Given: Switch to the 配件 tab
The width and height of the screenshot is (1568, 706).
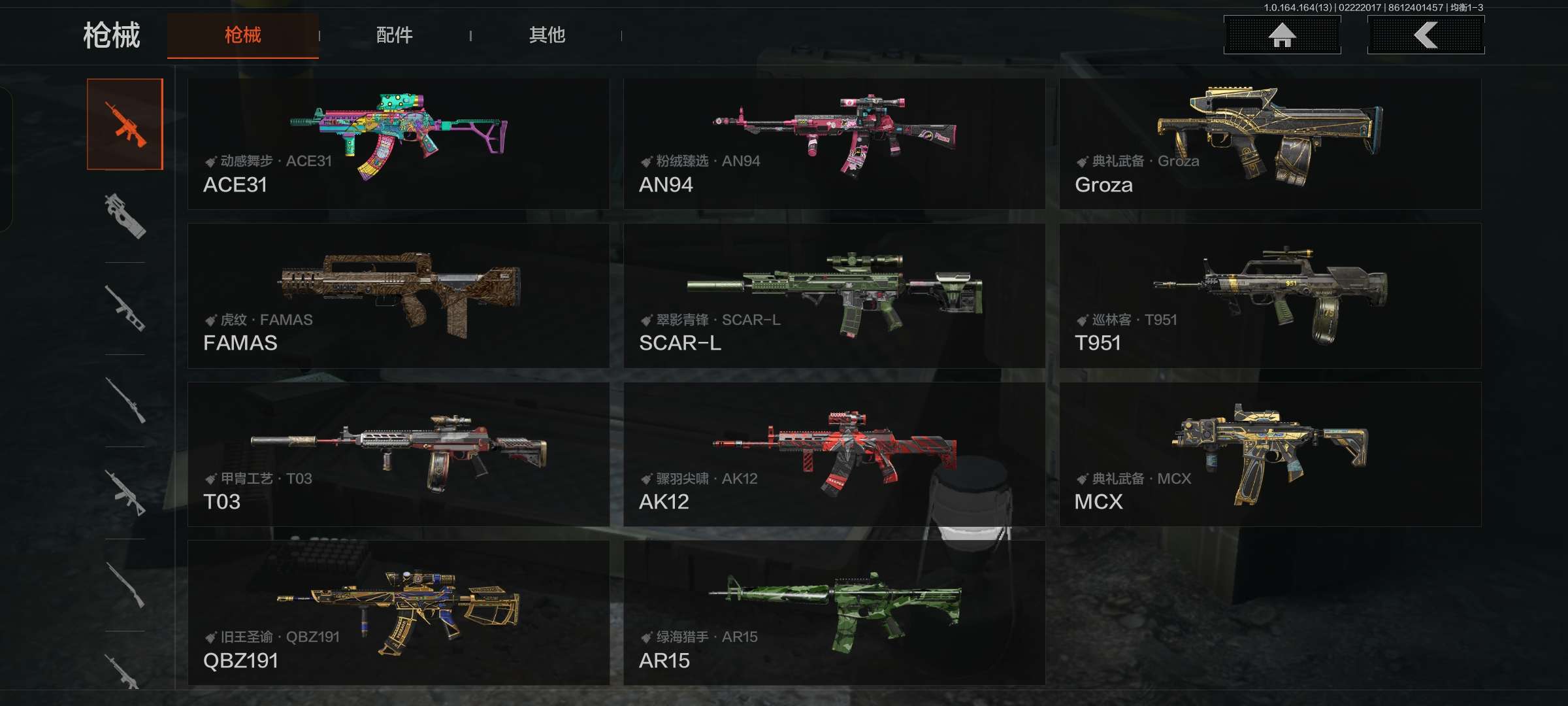Looking at the screenshot, I should (x=394, y=35).
